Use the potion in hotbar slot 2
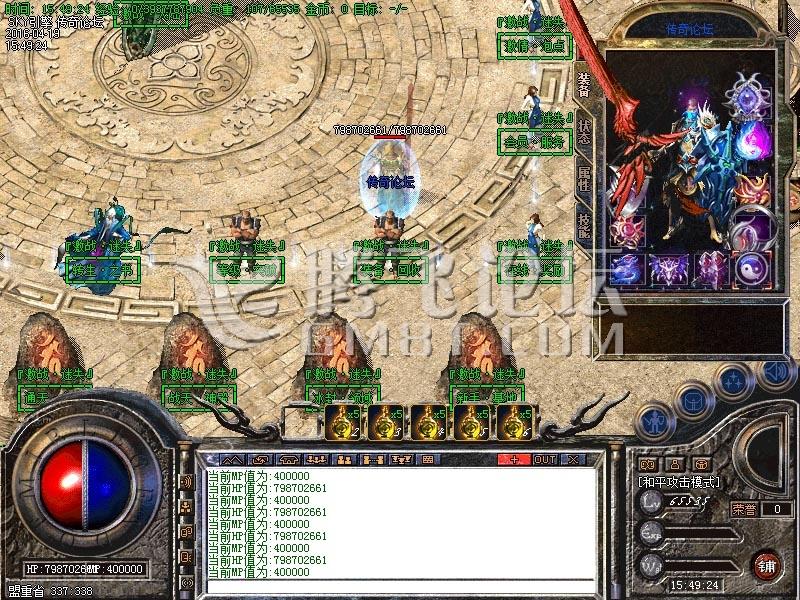 click(x=343, y=422)
